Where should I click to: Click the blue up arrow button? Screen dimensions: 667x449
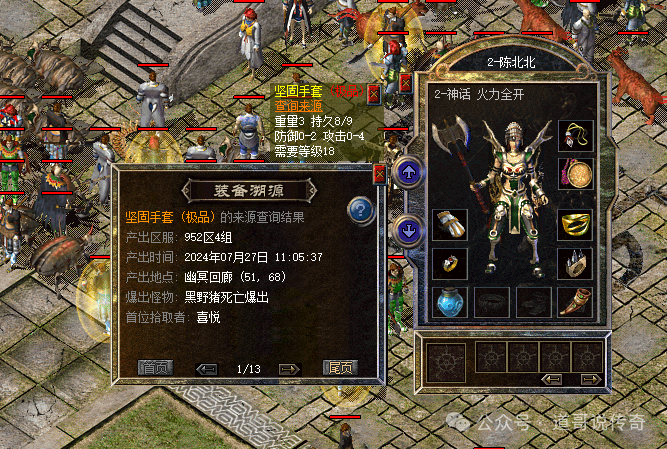pyautogui.click(x=408, y=172)
